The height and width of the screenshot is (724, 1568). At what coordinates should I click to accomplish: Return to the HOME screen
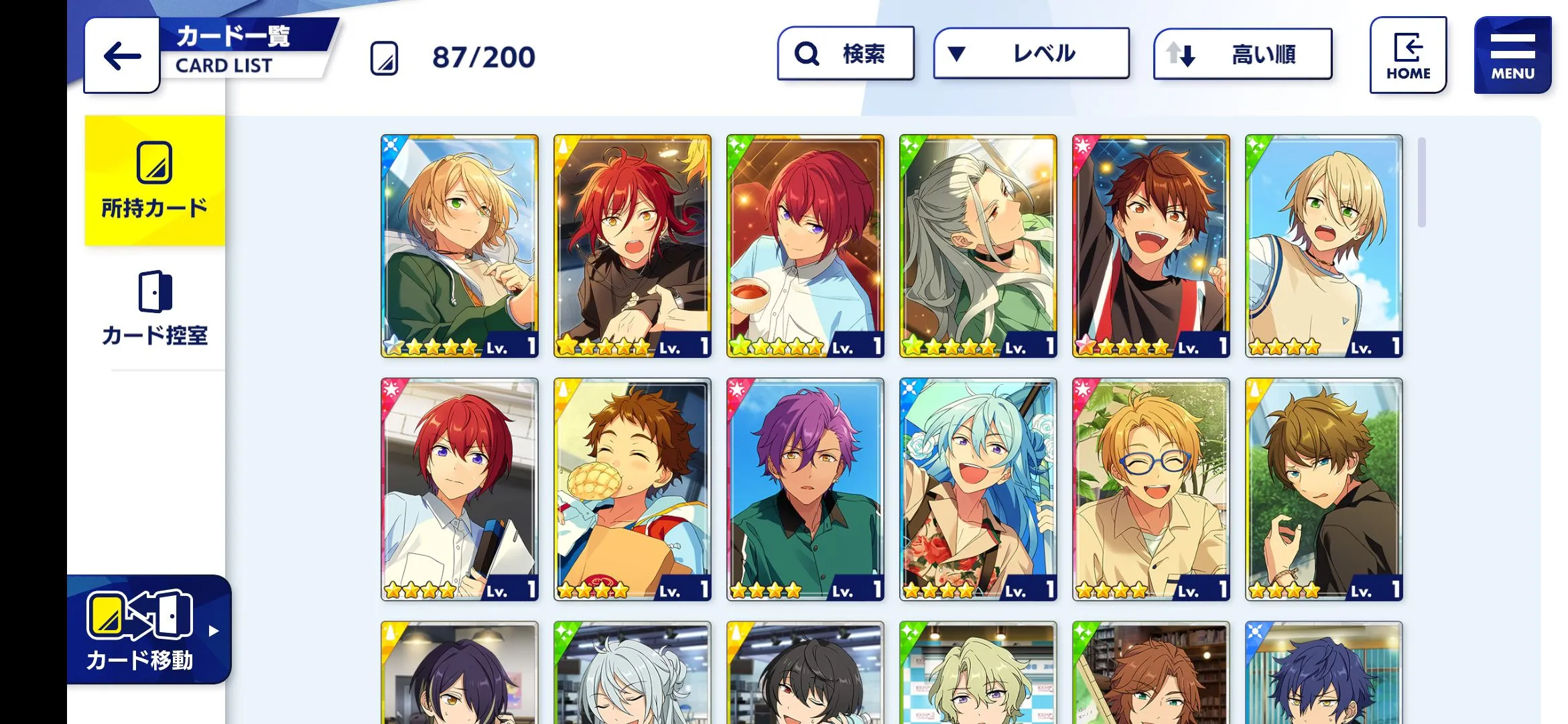pos(1408,56)
